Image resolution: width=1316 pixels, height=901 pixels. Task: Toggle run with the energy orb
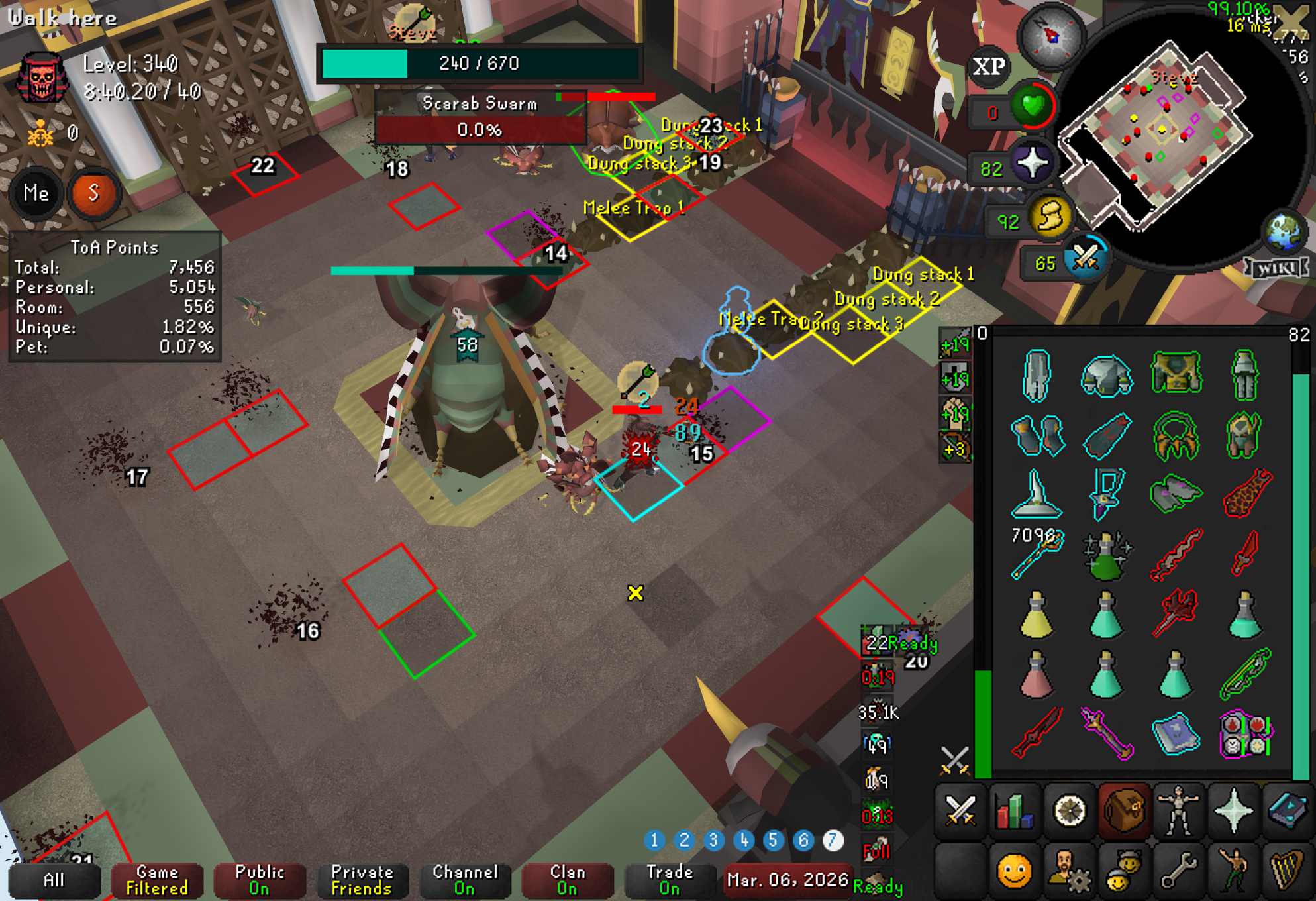pos(1051,216)
